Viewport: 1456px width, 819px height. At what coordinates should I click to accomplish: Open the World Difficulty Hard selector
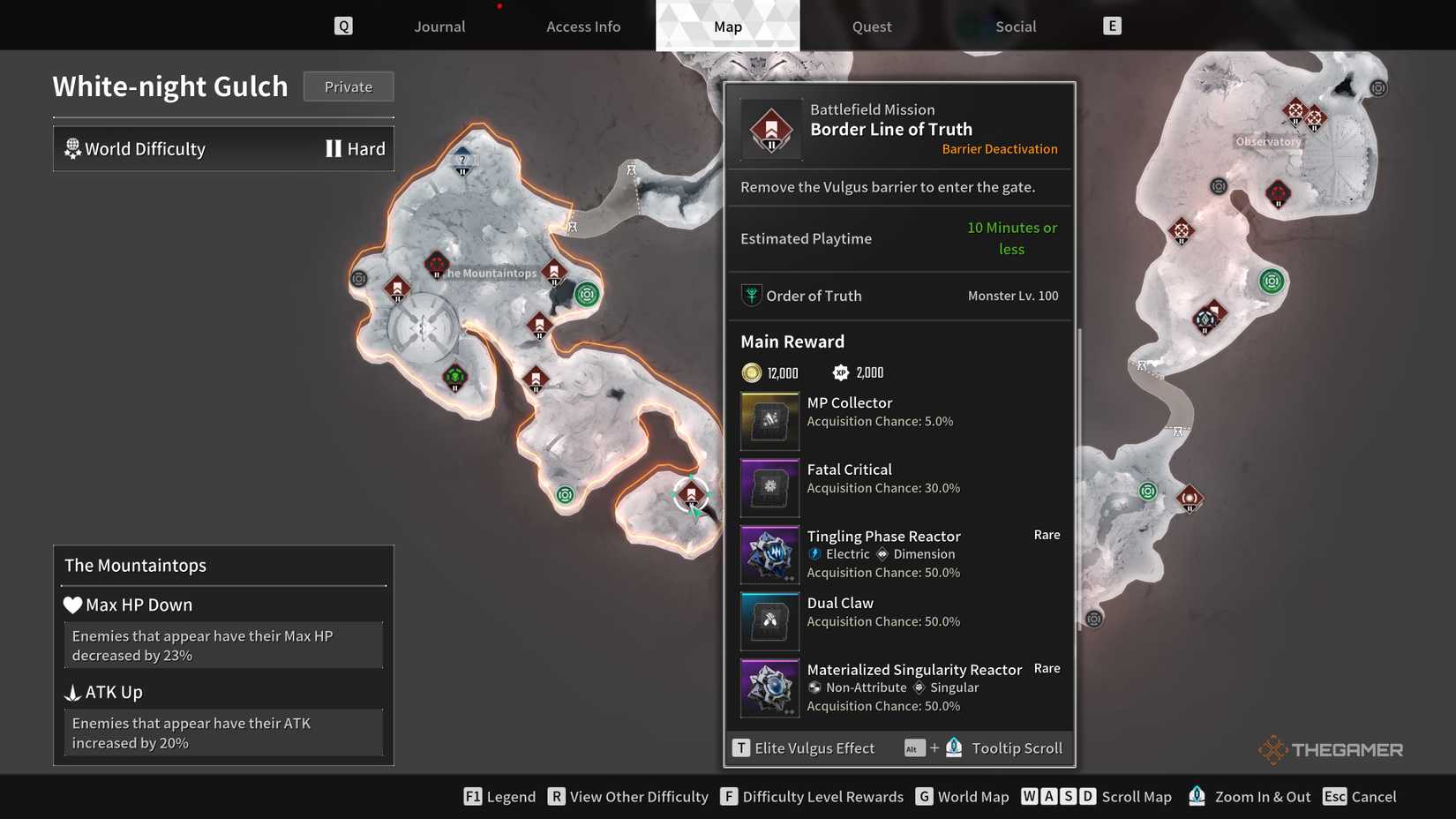click(223, 148)
